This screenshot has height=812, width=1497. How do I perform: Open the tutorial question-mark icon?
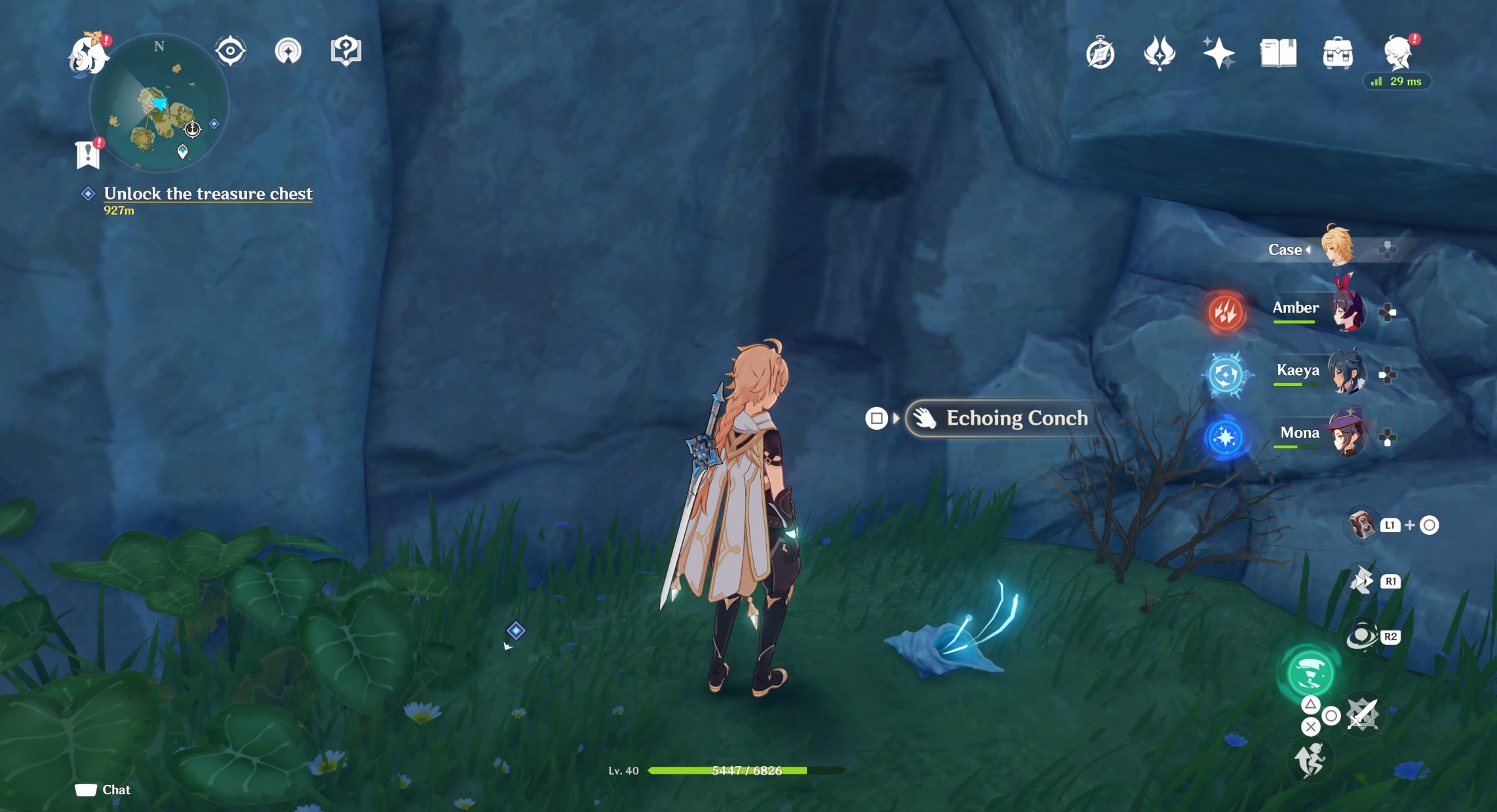coord(345,51)
